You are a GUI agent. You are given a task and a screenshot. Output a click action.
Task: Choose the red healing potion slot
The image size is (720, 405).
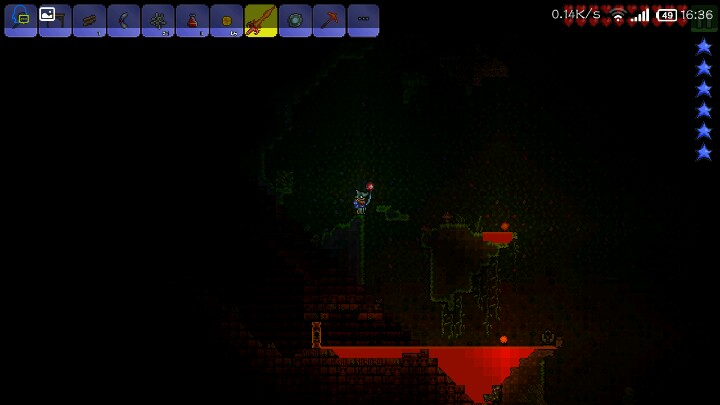pos(192,20)
